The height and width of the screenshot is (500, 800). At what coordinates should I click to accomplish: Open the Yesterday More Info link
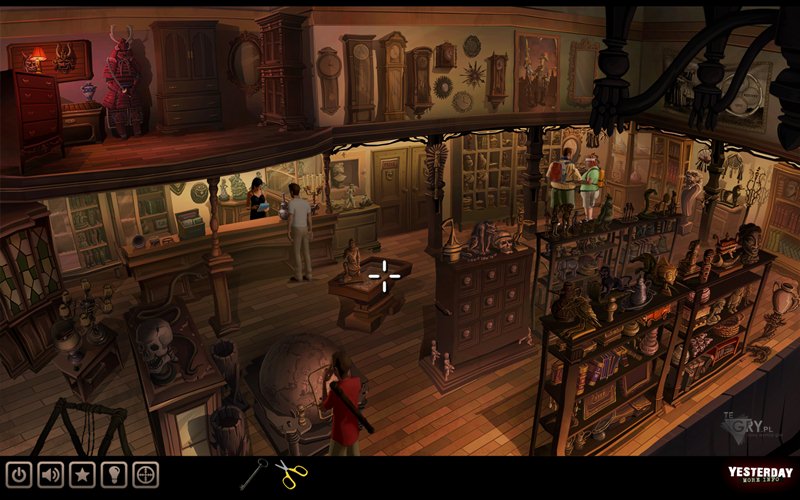760,476
